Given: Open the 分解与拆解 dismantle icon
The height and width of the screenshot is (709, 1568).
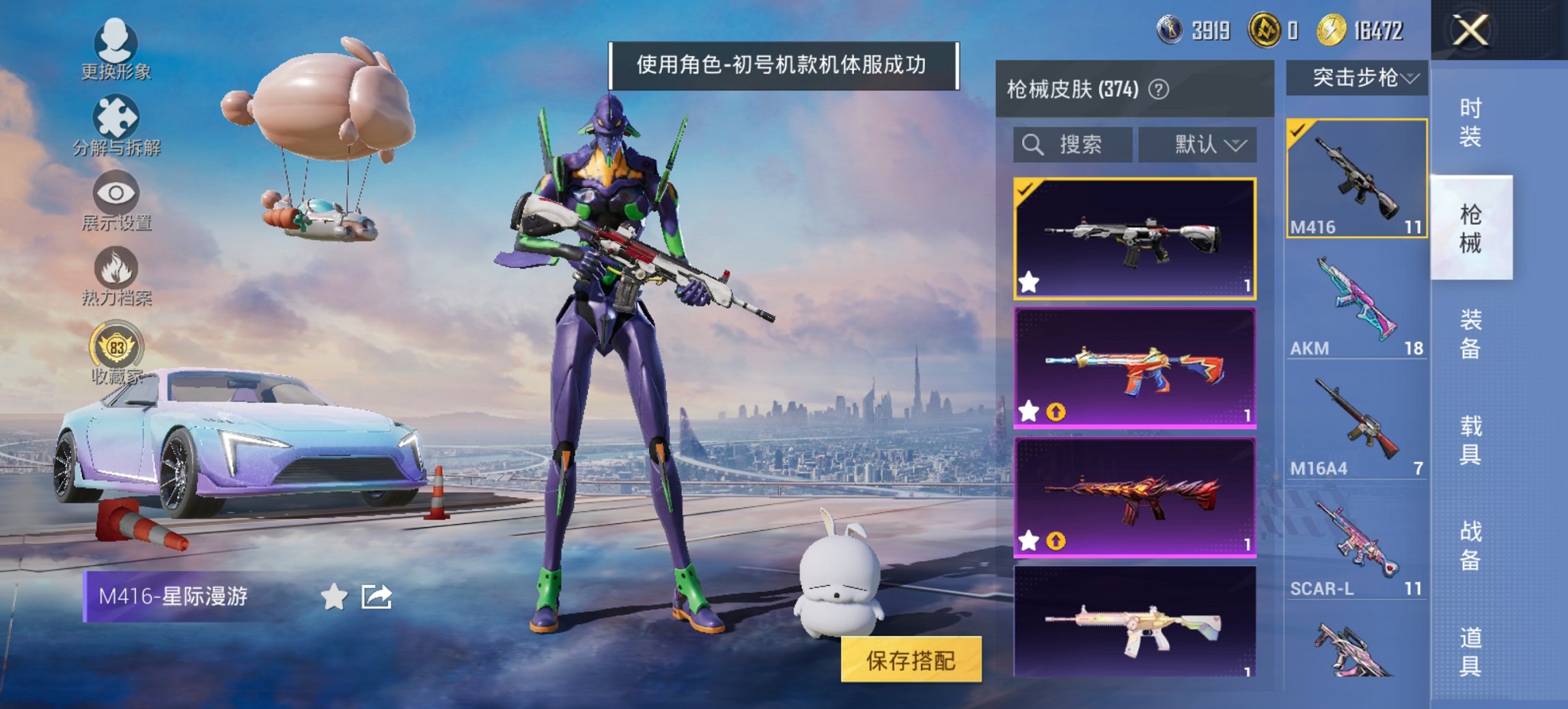Looking at the screenshot, I should (x=116, y=115).
